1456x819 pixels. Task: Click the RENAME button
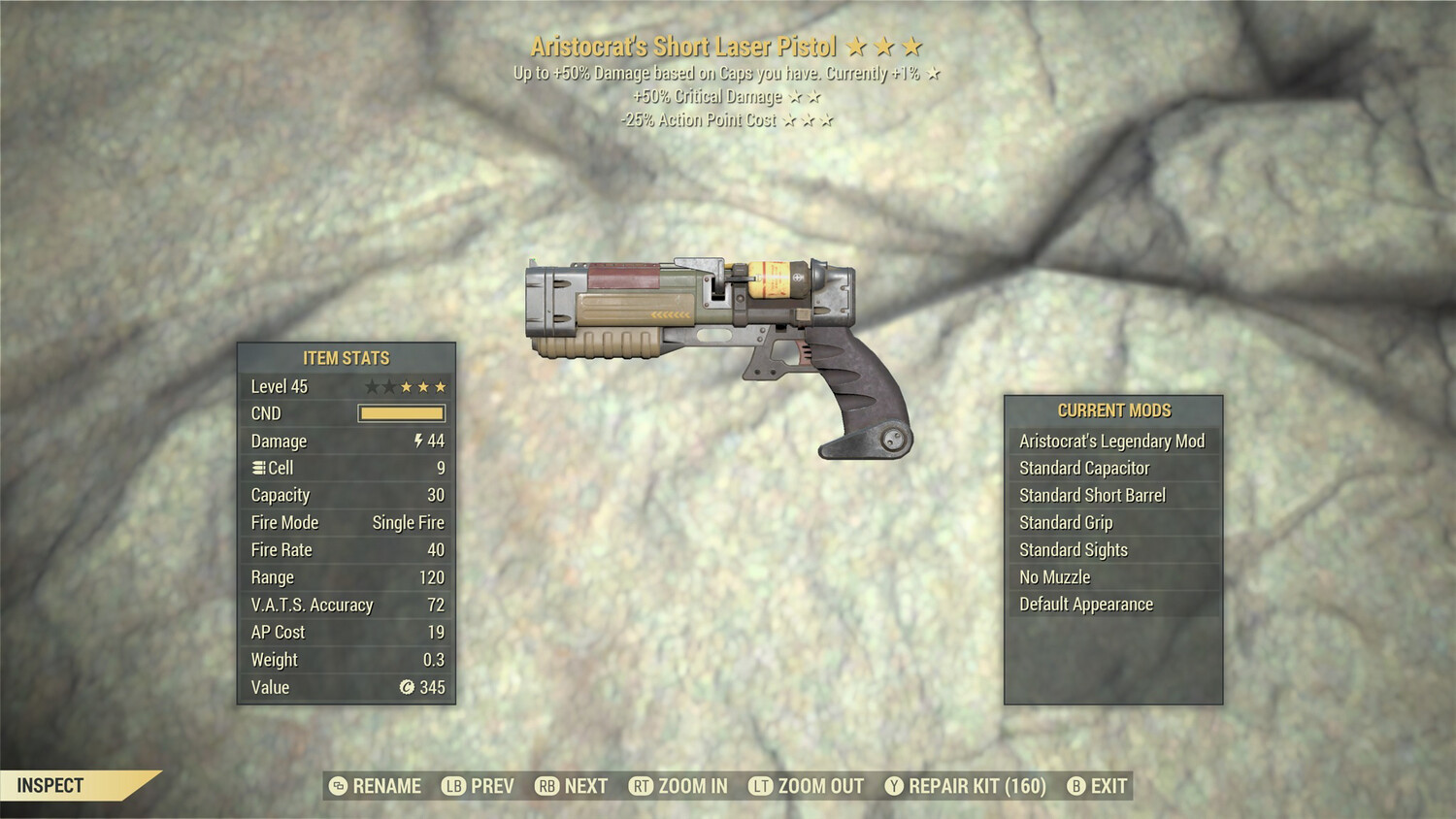click(385, 786)
